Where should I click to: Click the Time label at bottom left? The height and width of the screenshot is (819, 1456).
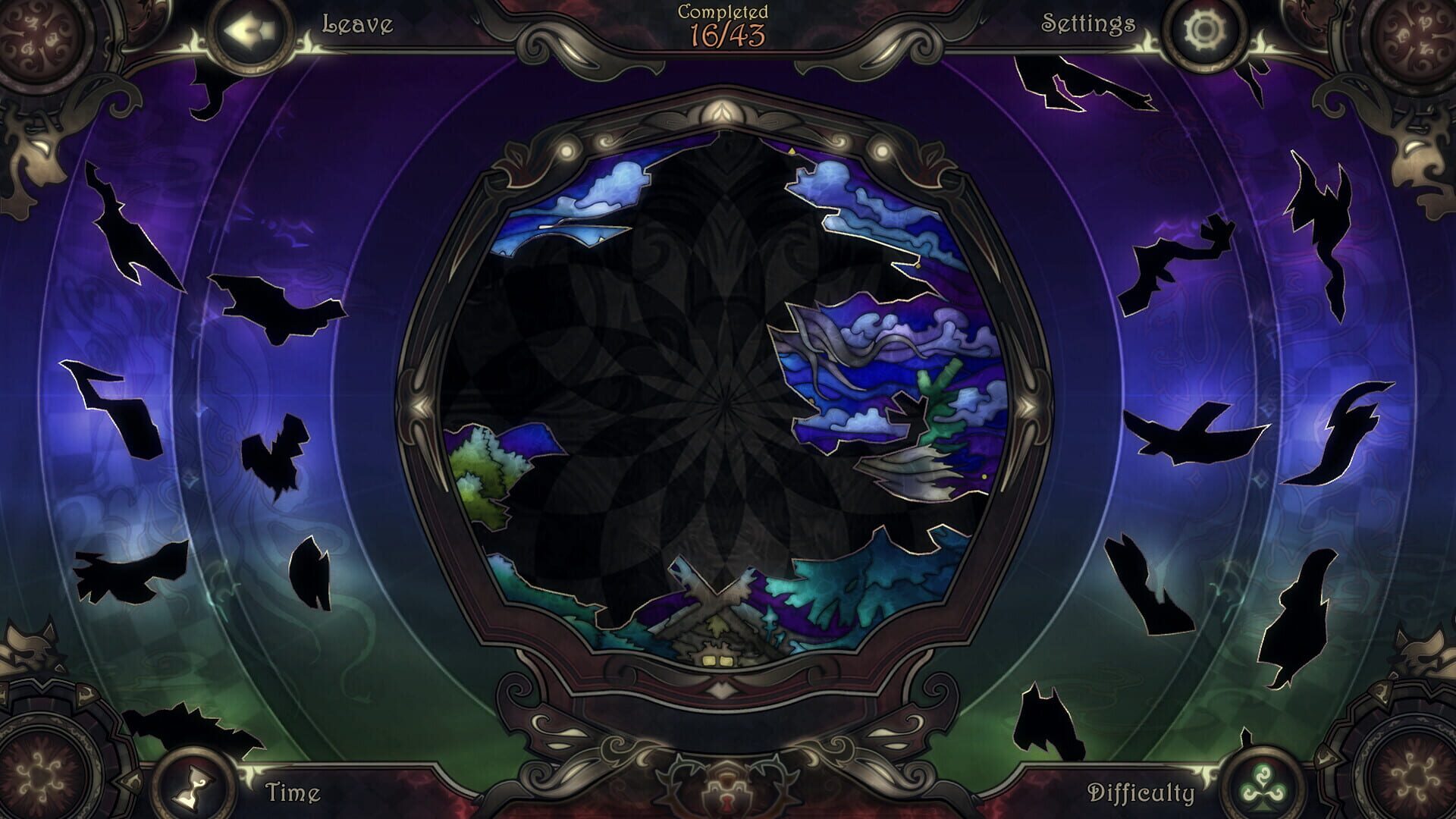pyautogui.click(x=291, y=792)
